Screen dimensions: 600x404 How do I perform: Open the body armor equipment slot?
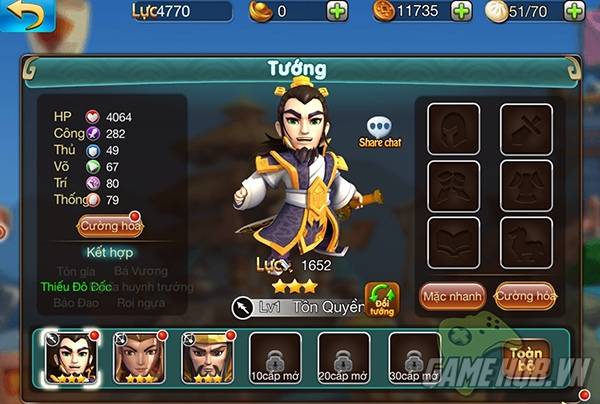click(x=524, y=184)
